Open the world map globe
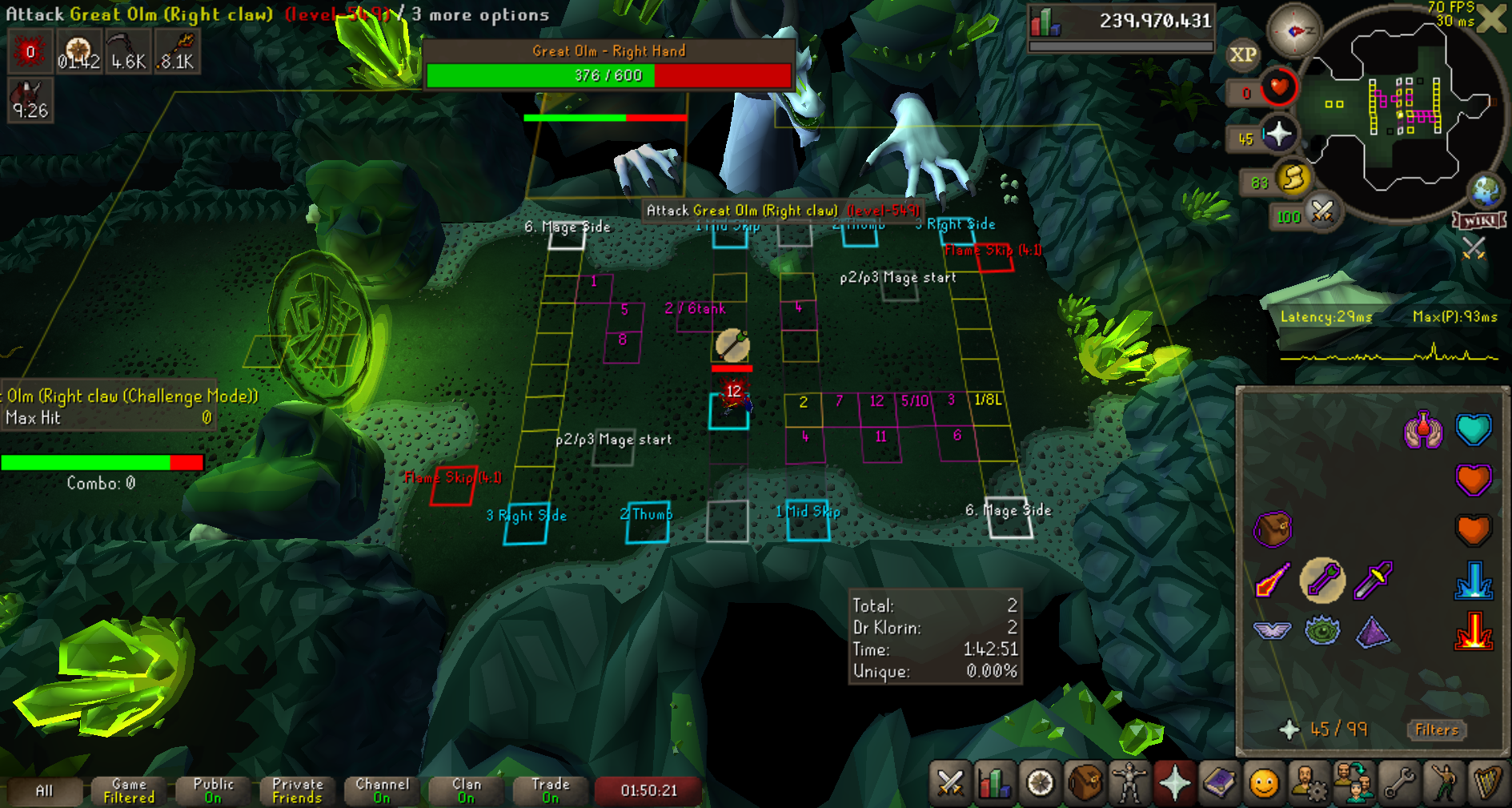 coord(1486,191)
